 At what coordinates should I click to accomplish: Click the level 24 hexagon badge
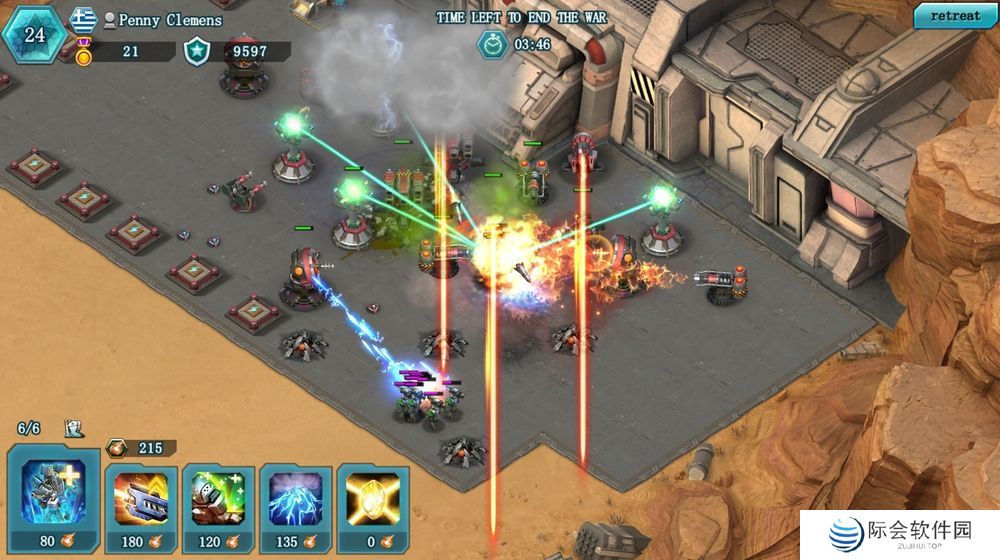point(35,34)
